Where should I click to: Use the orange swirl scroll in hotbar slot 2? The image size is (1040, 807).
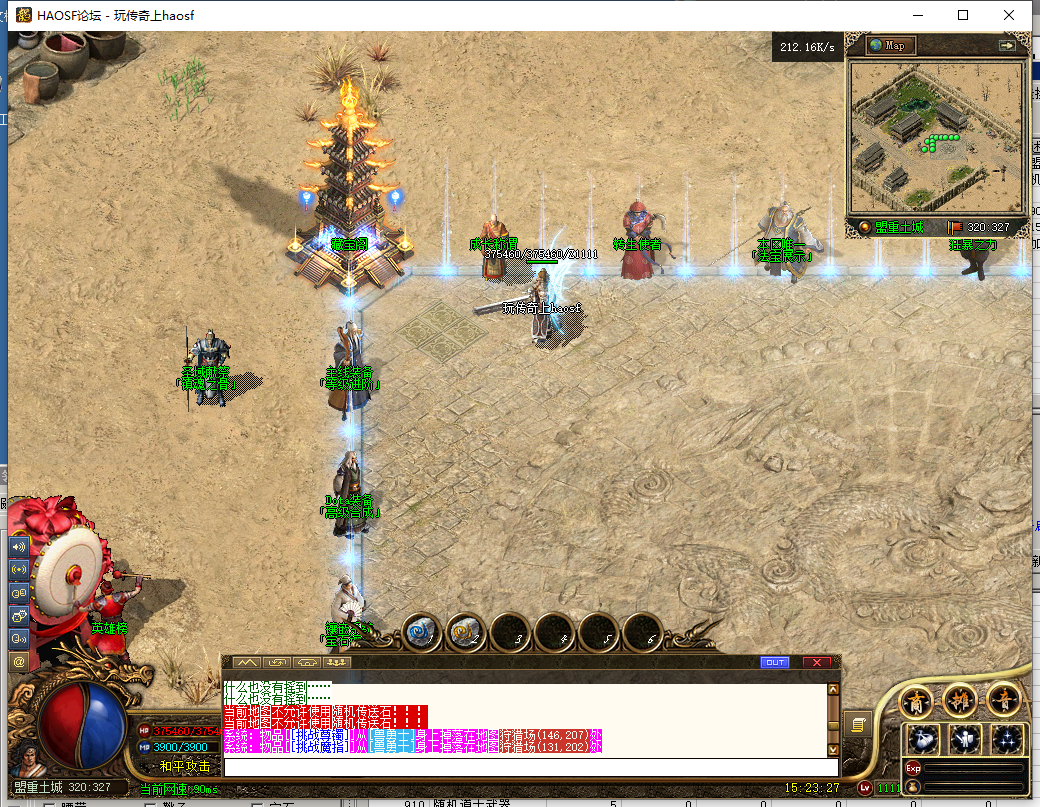click(x=467, y=632)
